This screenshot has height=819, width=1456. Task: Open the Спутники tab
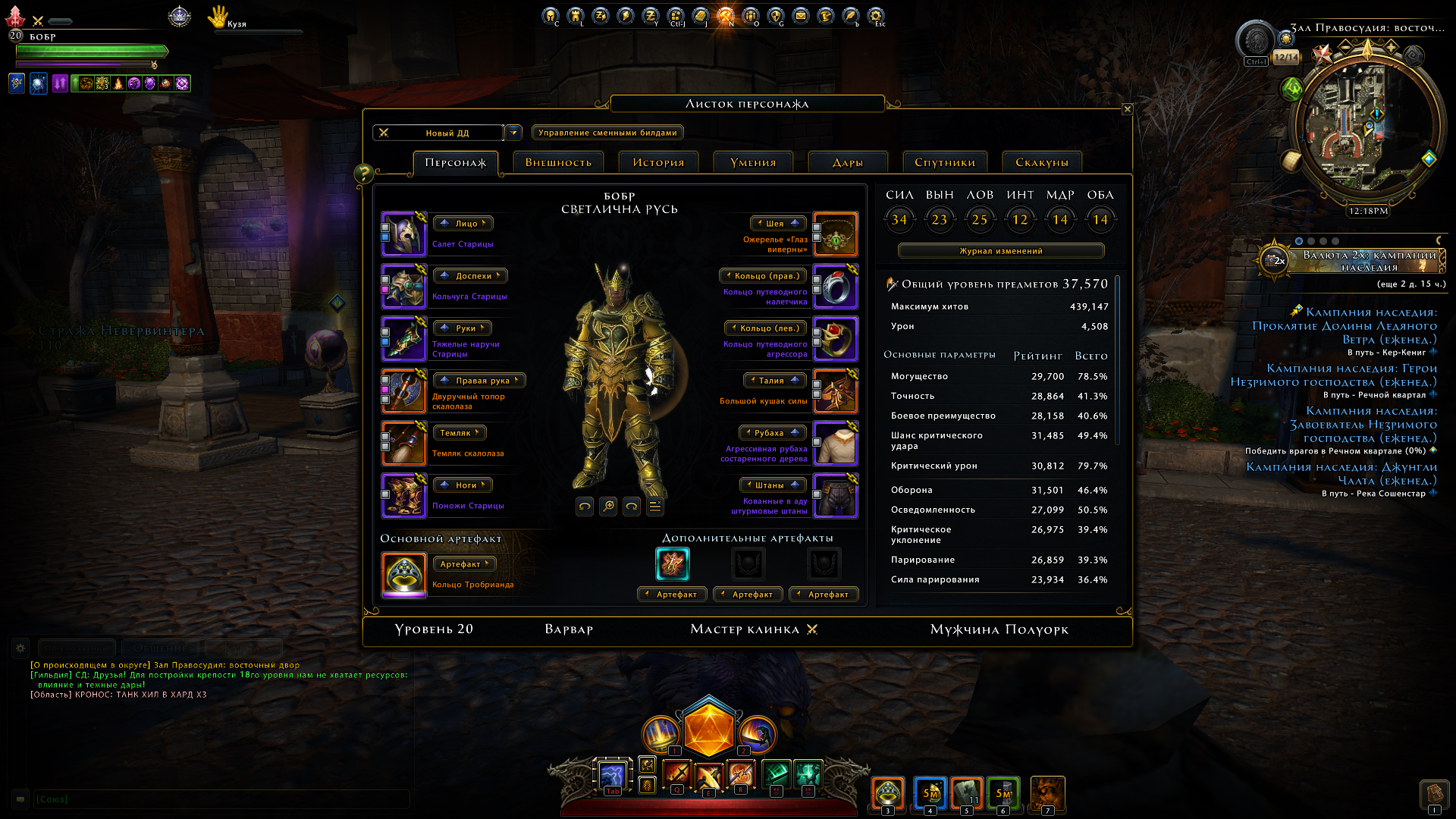[x=945, y=162]
